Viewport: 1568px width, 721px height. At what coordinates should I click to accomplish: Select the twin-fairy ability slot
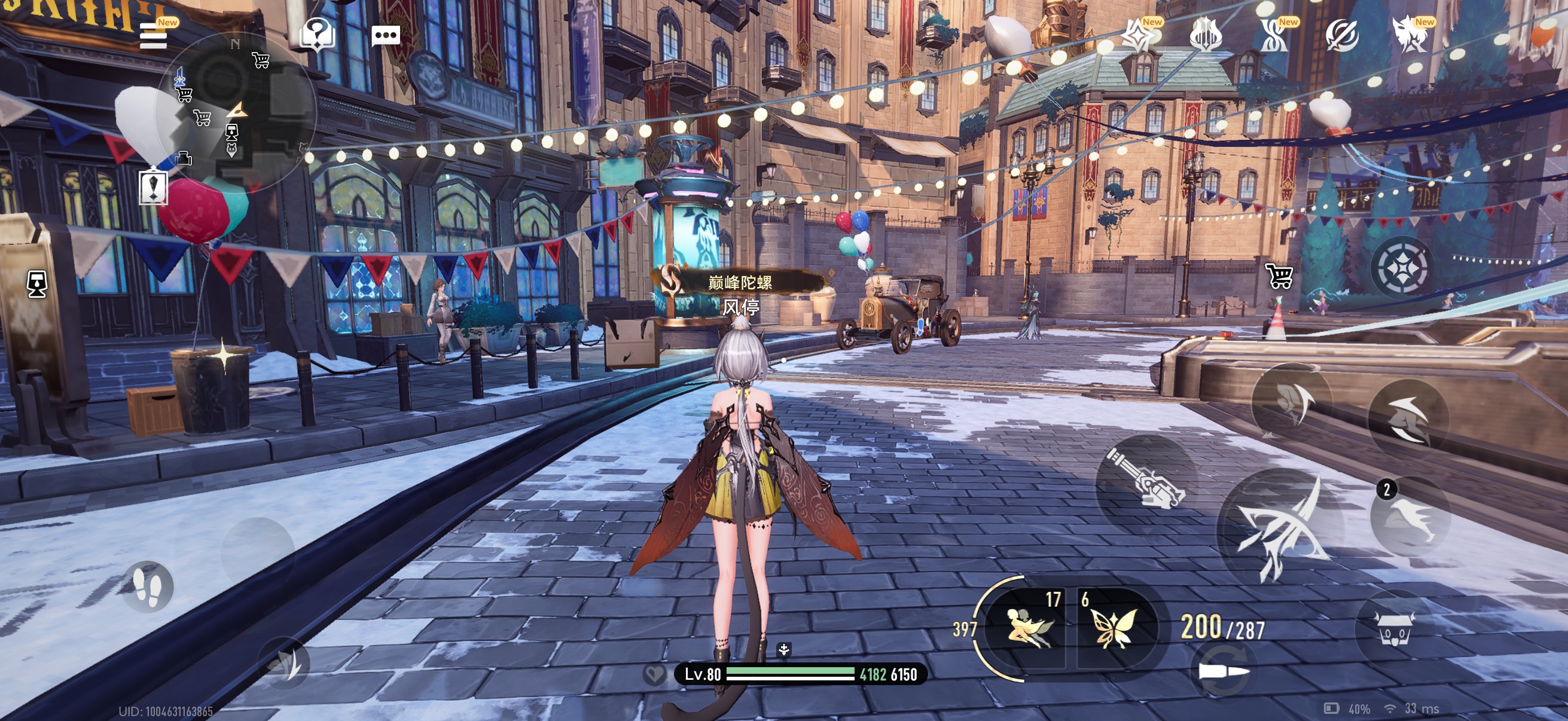click(x=1027, y=627)
